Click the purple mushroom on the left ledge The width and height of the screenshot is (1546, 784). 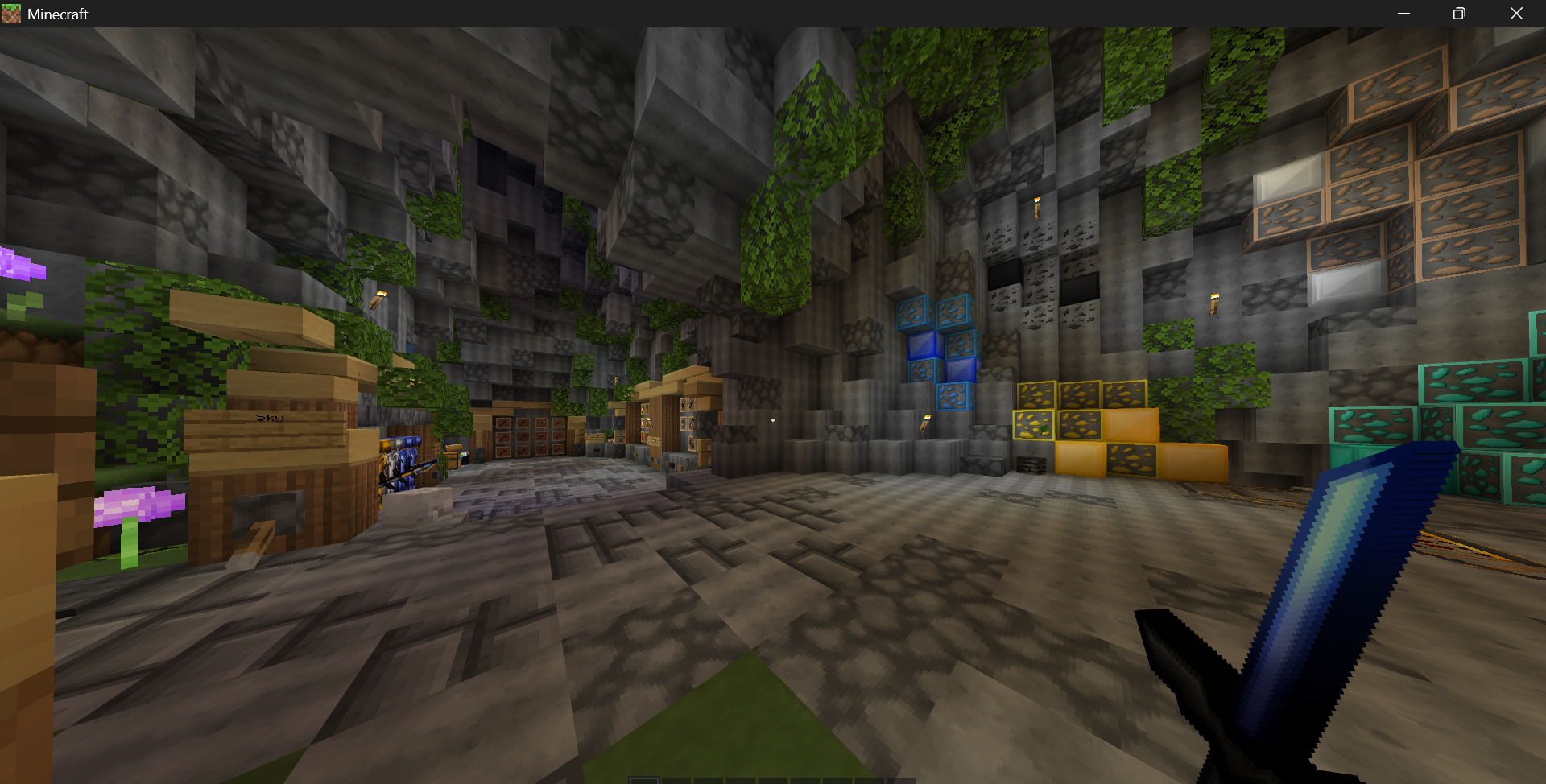(137, 505)
